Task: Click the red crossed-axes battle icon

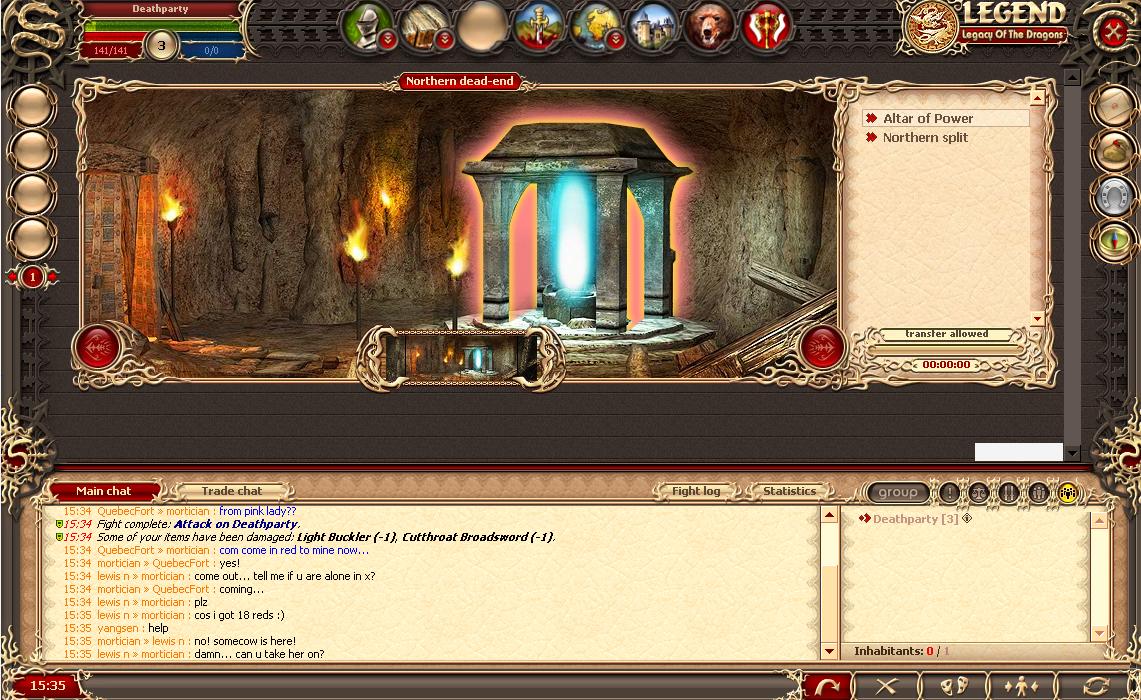Action: point(767,25)
